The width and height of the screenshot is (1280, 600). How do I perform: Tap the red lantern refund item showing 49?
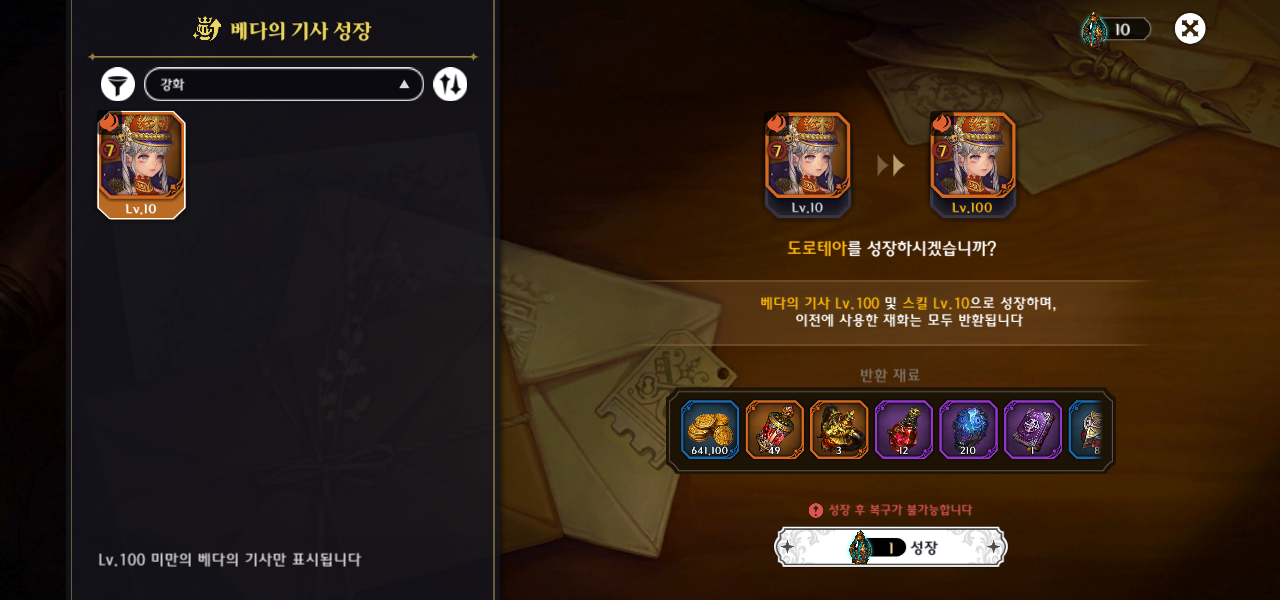click(x=775, y=430)
